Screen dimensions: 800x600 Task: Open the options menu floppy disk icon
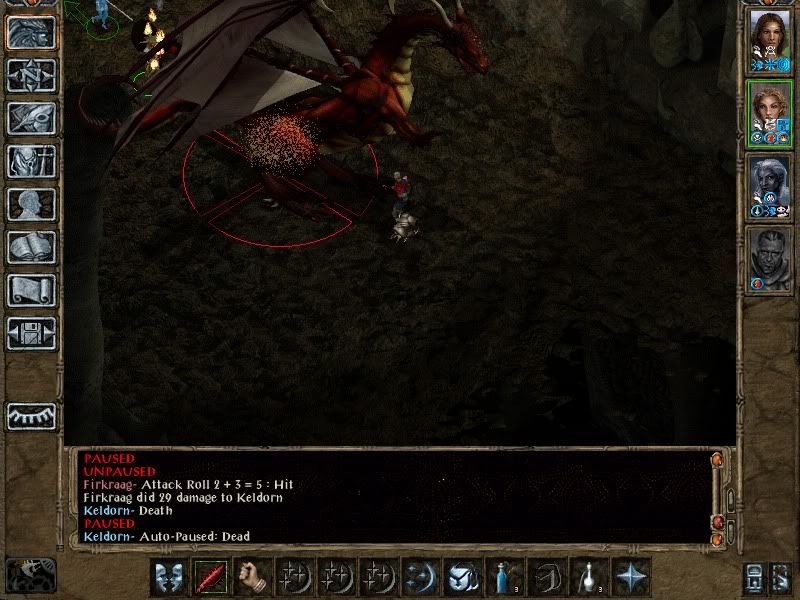tap(31, 333)
